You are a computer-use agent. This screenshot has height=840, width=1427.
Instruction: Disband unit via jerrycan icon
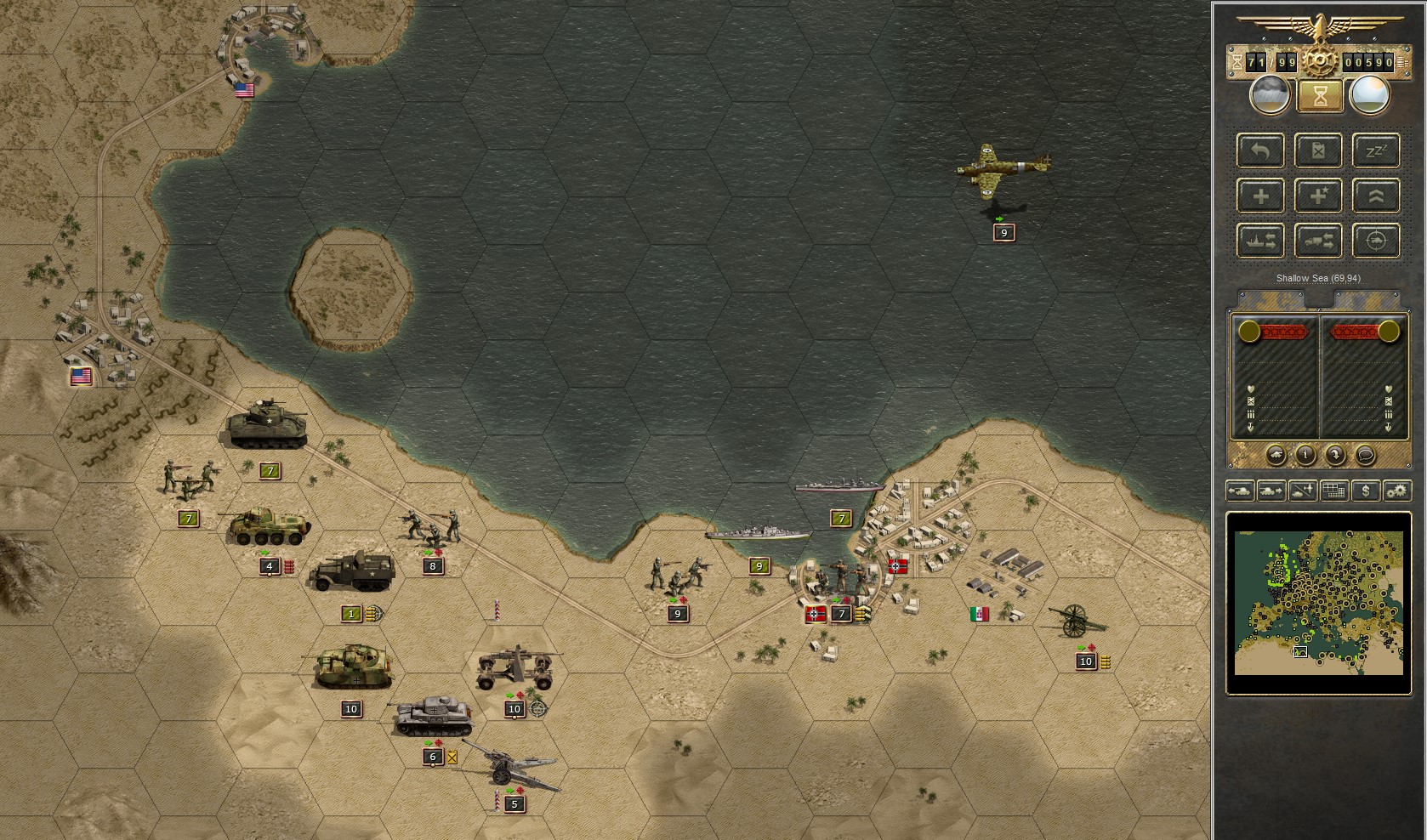pyautogui.click(x=1318, y=151)
